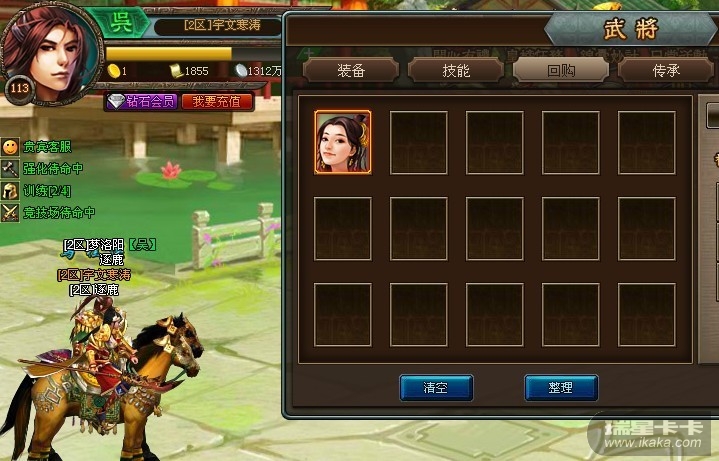Click the 整理 sort button

click(561, 387)
